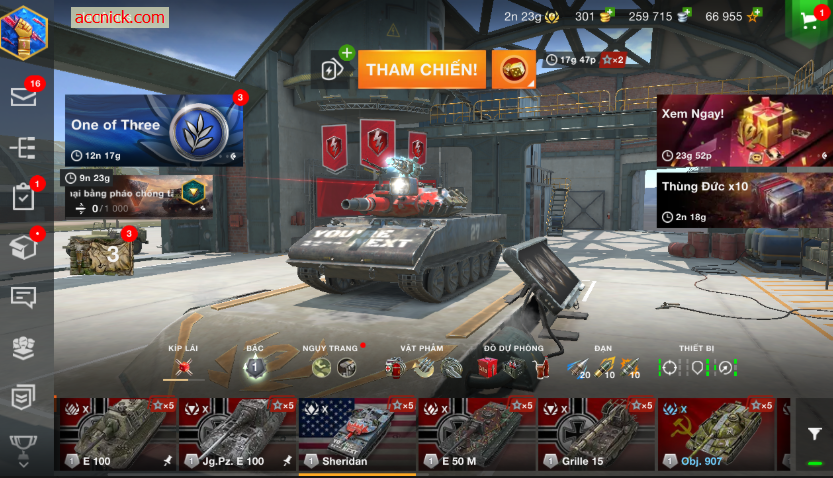Open the player profile avatar
833x478 pixels.
pos(24,32)
